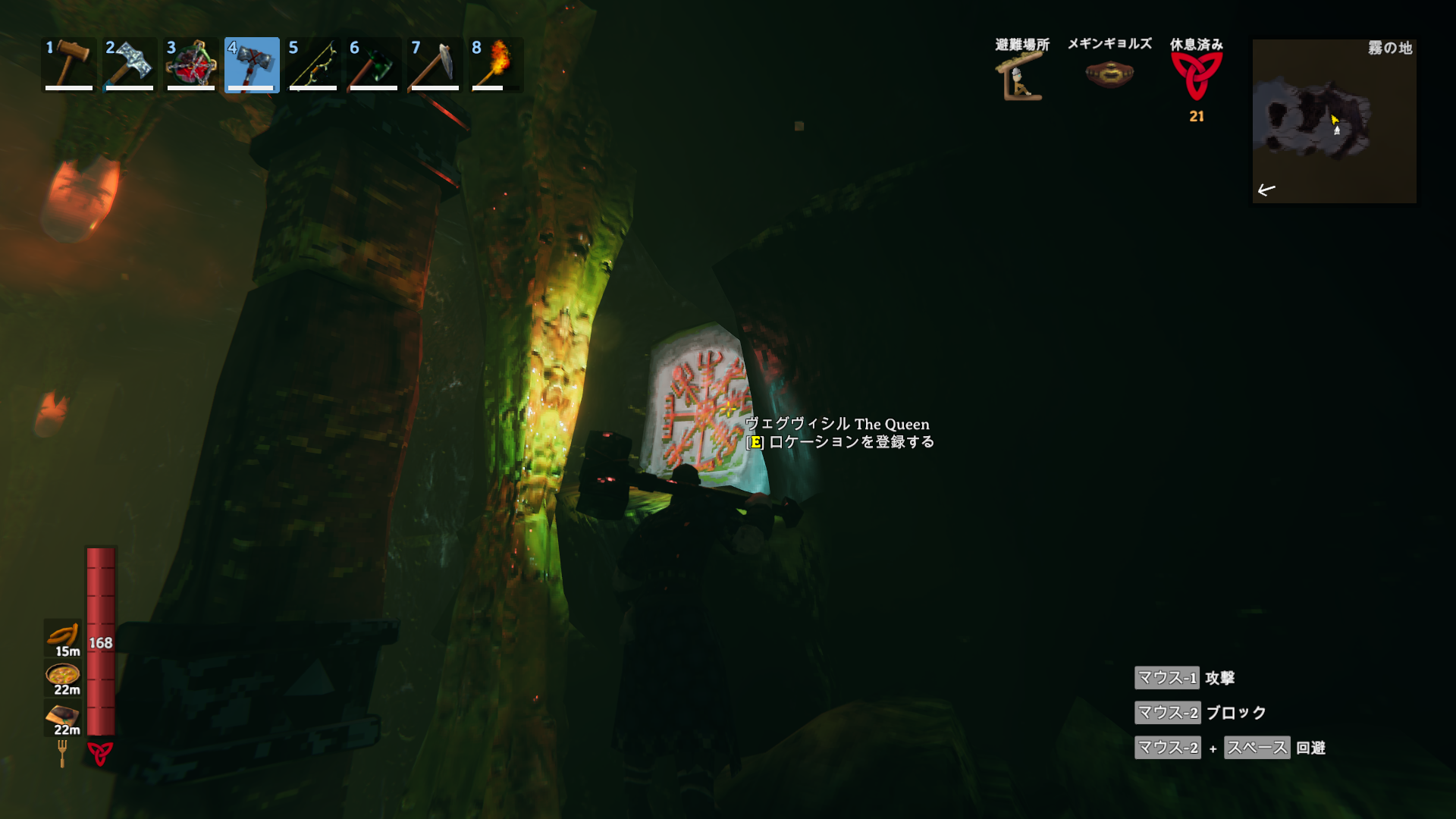The height and width of the screenshot is (819, 1456).
Task: Click the highlighted sledgehammer in slot 4
Action: (x=252, y=64)
